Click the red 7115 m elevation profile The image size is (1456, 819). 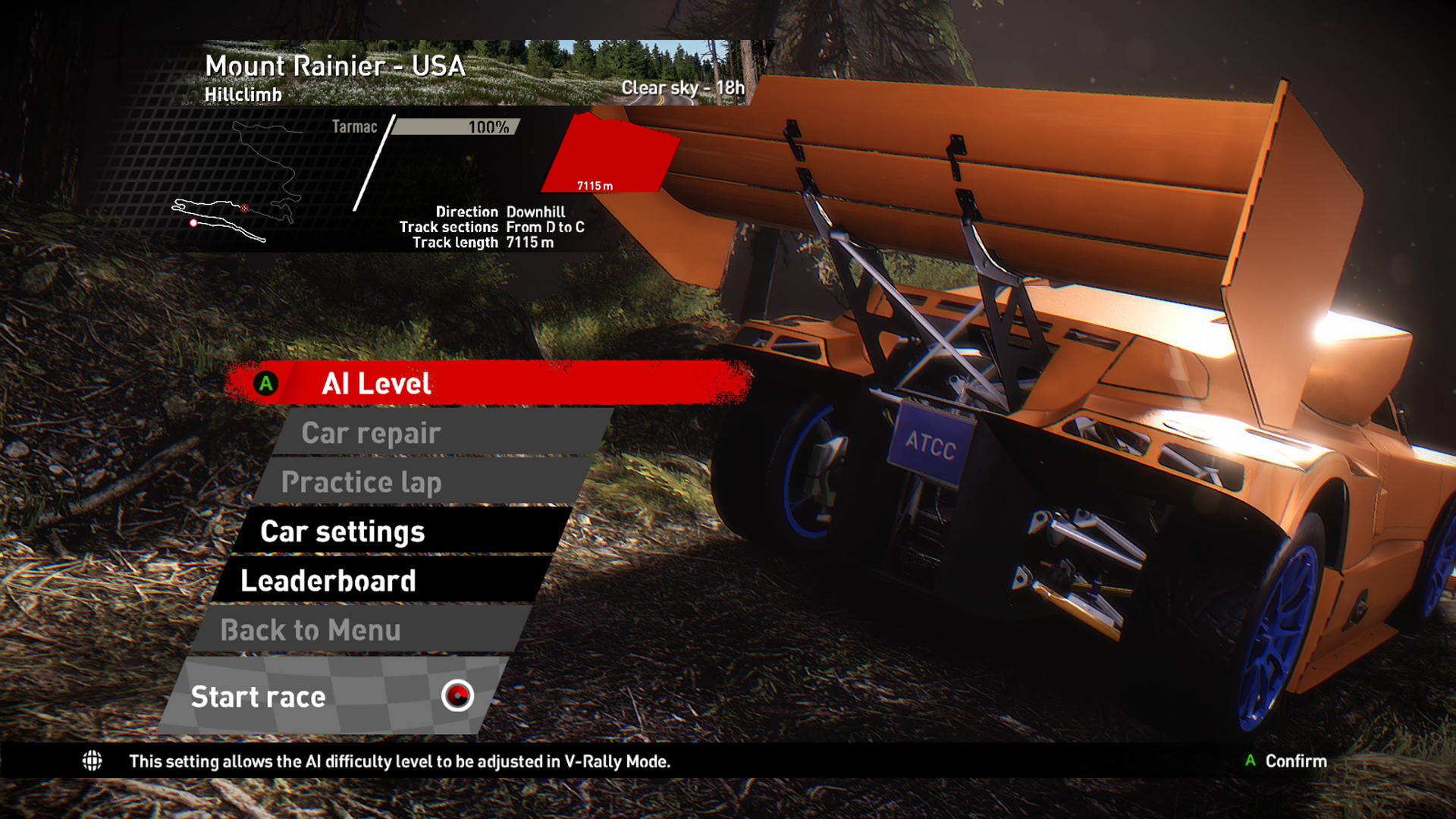click(x=610, y=155)
